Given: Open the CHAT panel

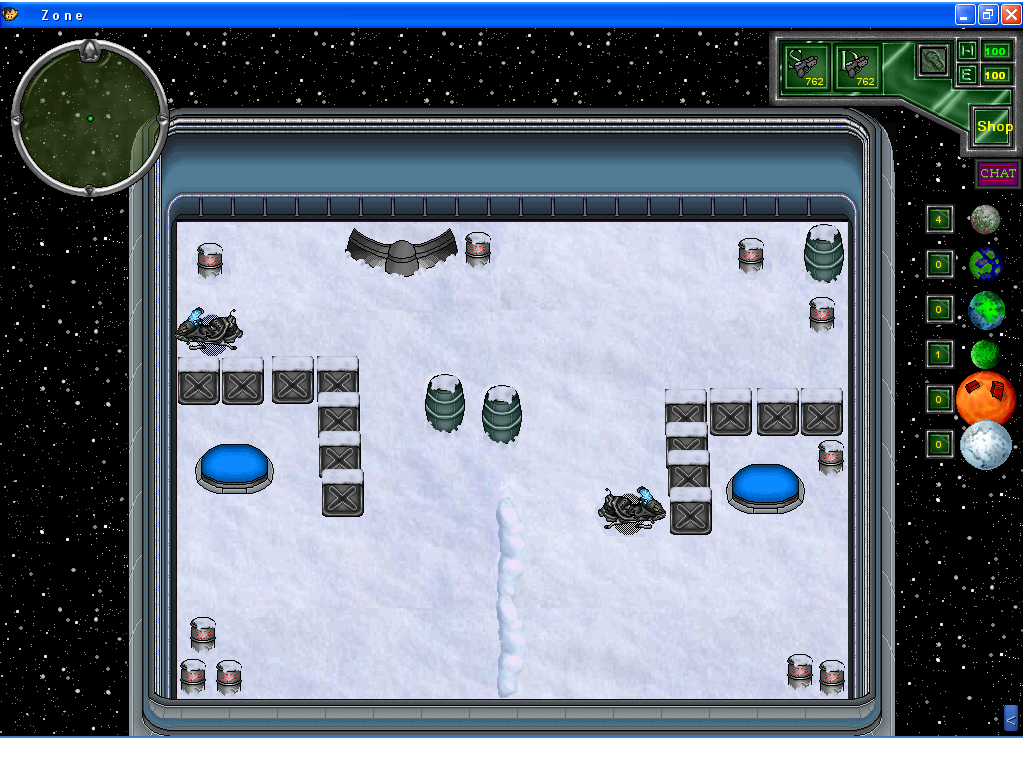Looking at the screenshot, I should pos(997,174).
